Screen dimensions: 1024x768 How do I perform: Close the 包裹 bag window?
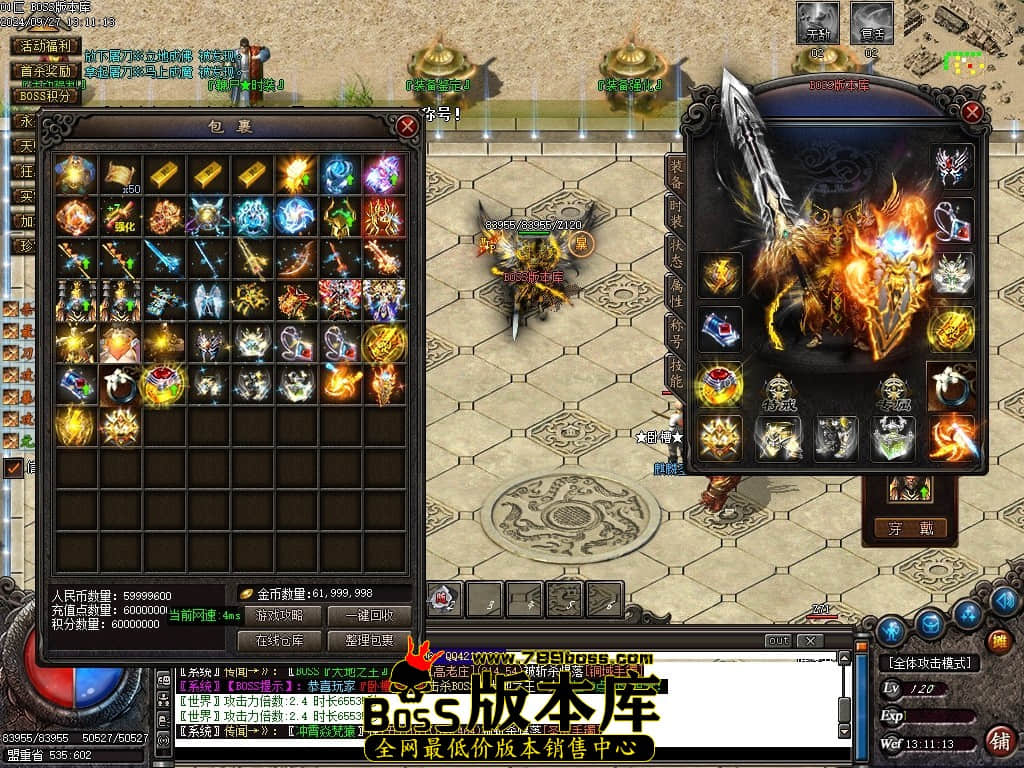(x=407, y=127)
